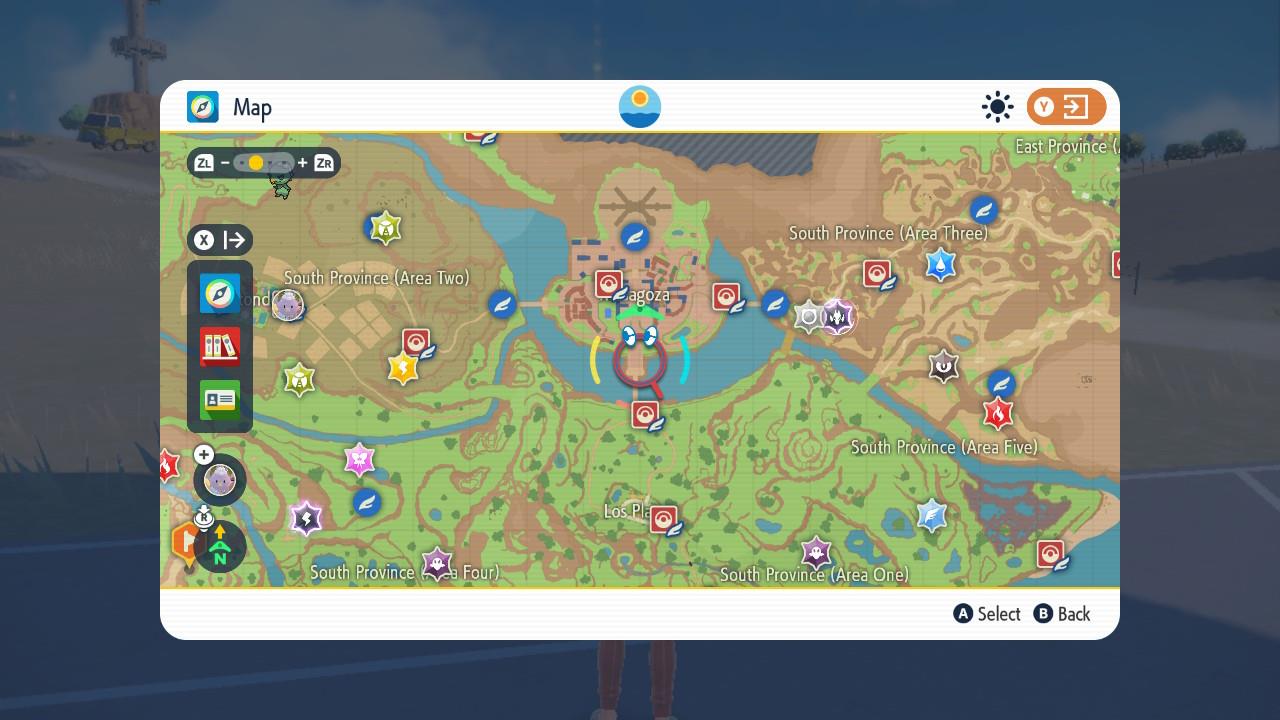1280x720 pixels.
Task: Select the black crystal with lightning bolt
Action: 306,518
